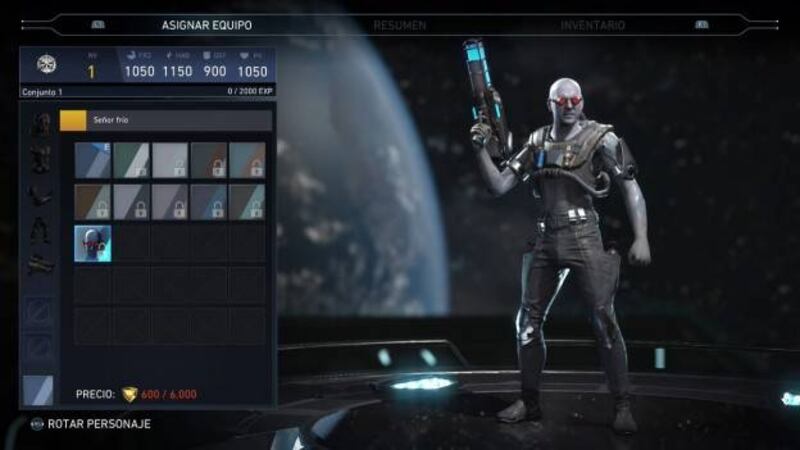This screenshot has width=800, height=450.
Task: Choose the freeze gun accessory category
Action: point(40,265)
